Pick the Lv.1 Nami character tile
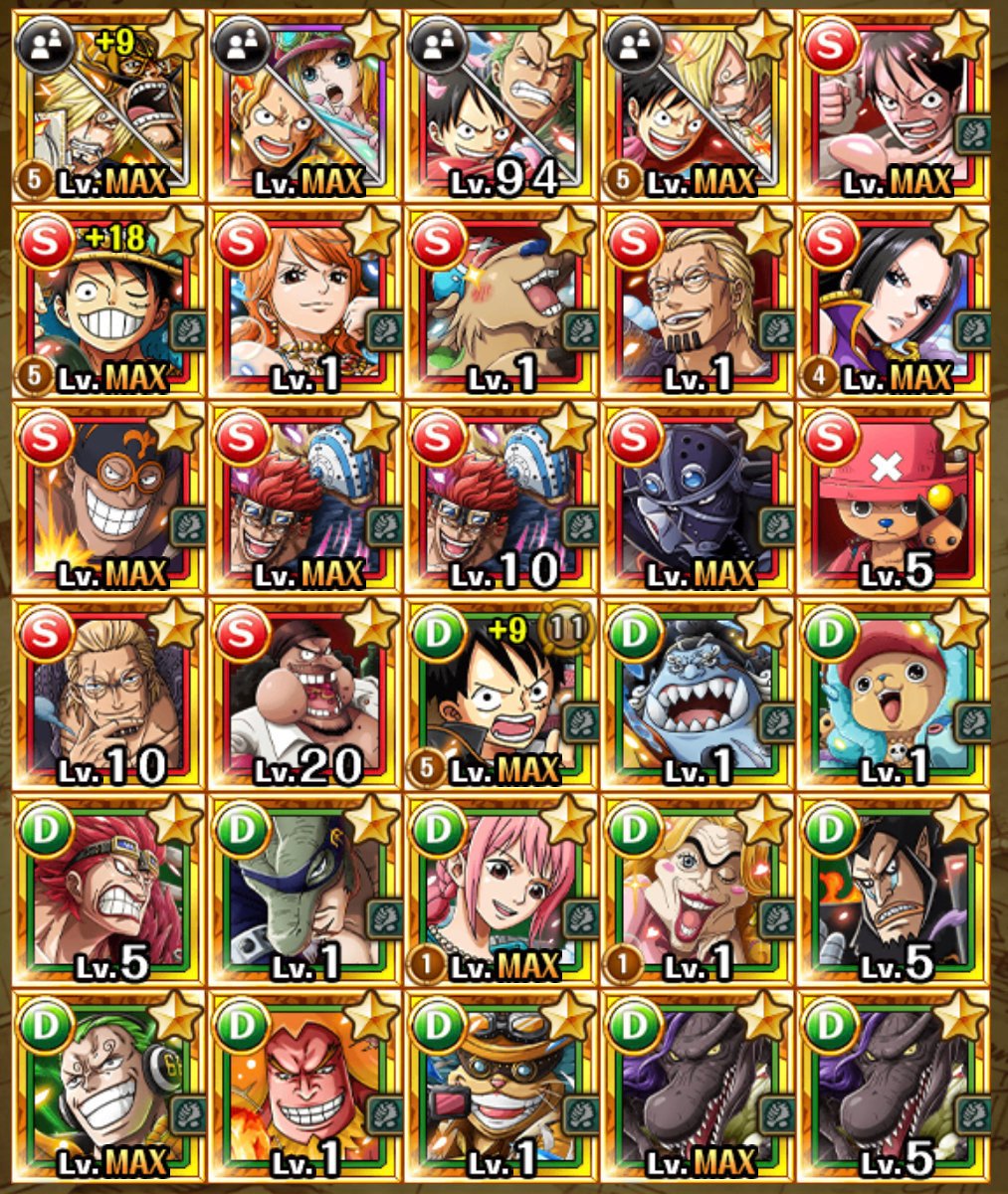Viewport: 1008px width, 1194px height. tap(303, 301)
